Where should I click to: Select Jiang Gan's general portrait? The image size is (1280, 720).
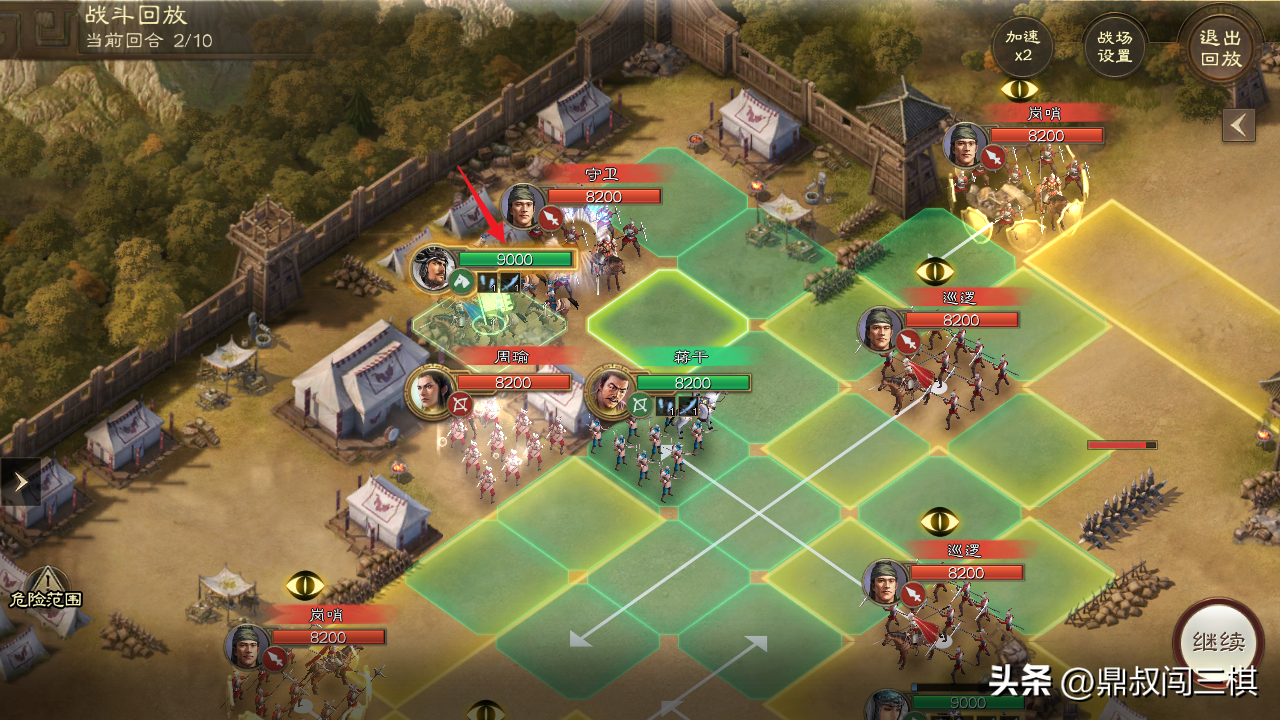pos(609,391)
